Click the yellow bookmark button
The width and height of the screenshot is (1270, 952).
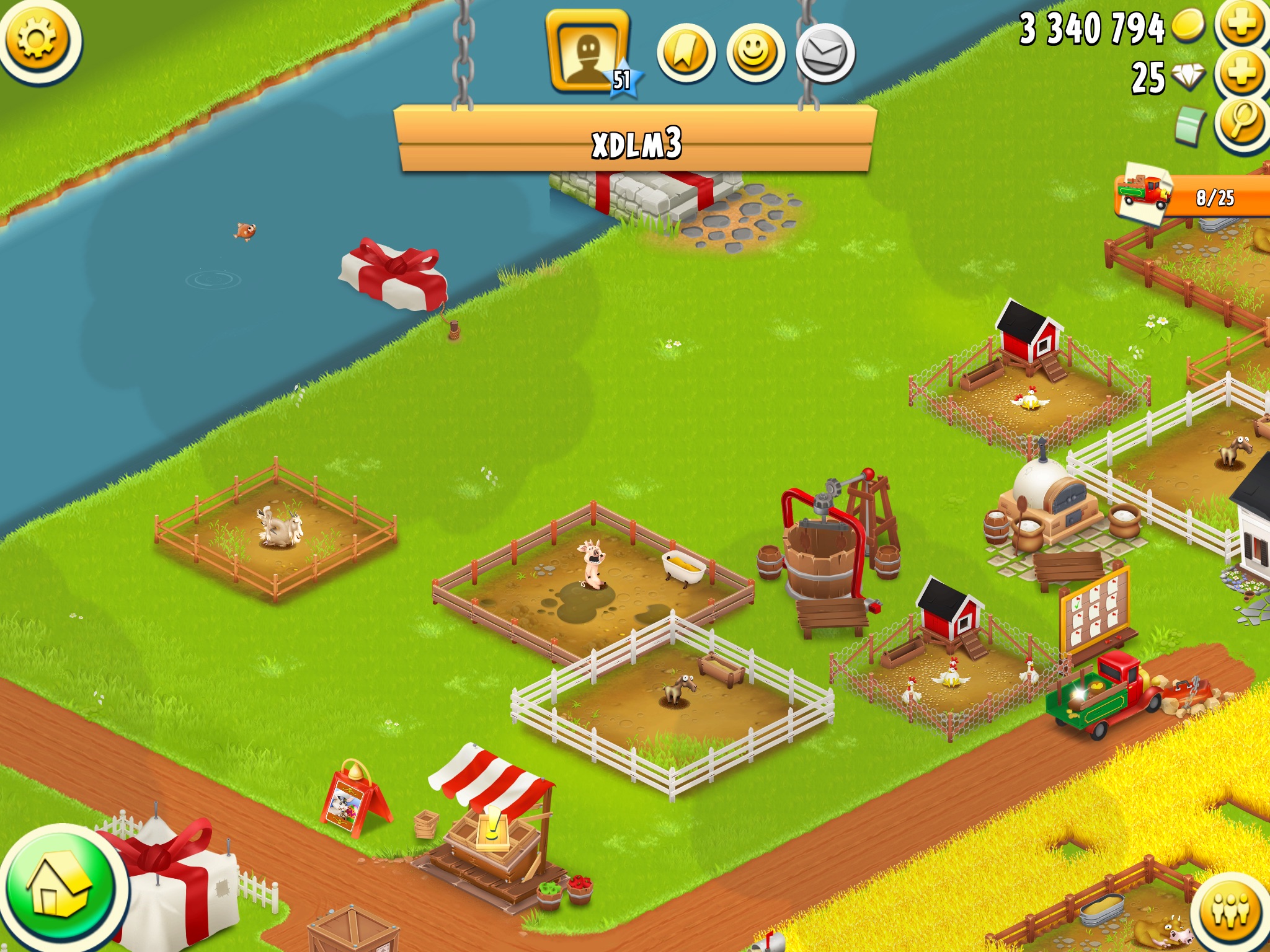(x=686, y=54)
